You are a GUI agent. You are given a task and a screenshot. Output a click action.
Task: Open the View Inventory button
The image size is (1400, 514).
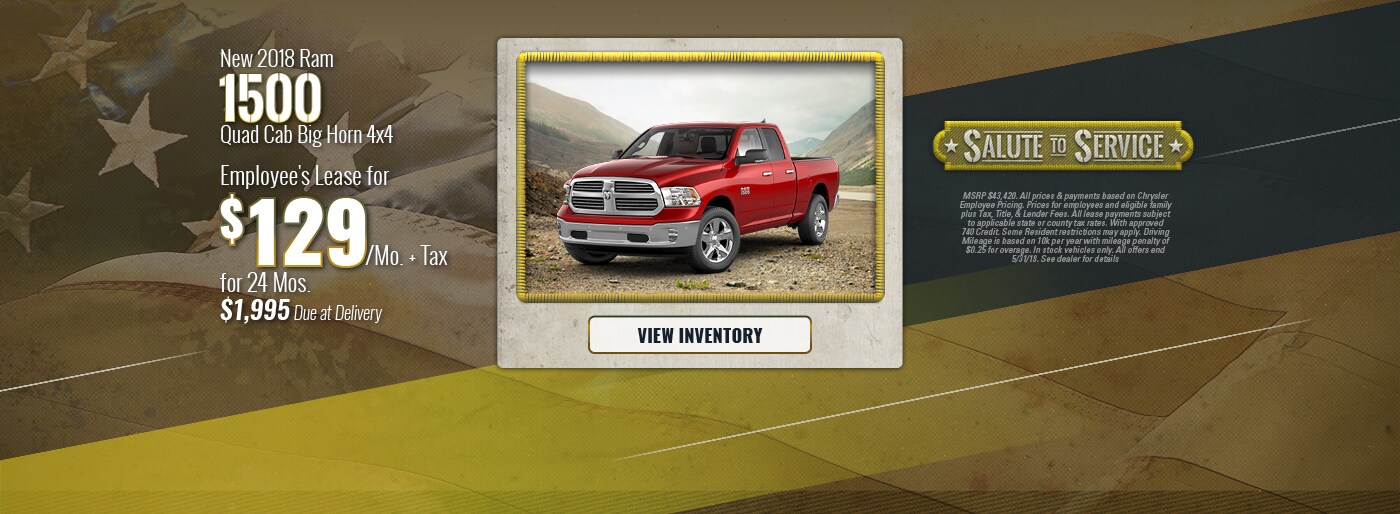click(699, 335)
